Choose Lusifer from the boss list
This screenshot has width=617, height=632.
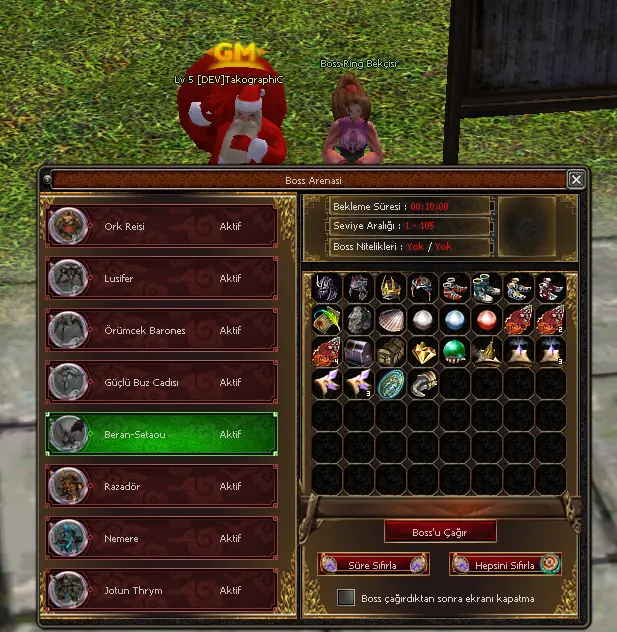[161, 279]
